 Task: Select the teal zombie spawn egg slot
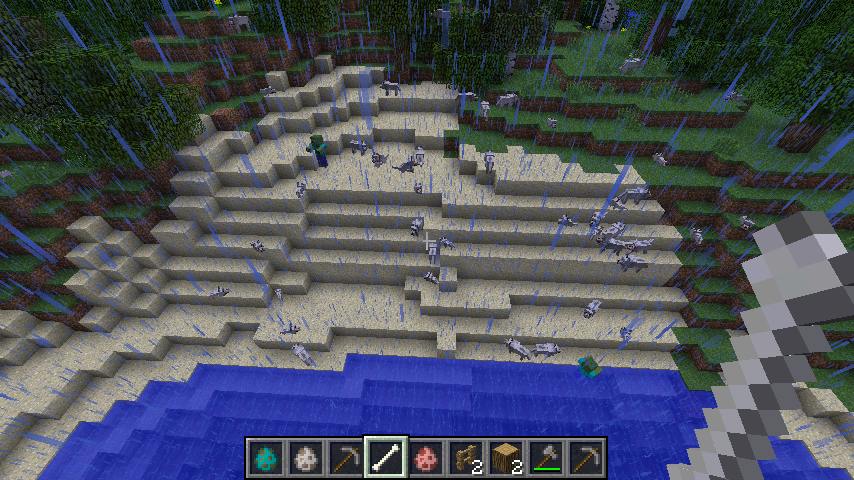coord(265,457)
